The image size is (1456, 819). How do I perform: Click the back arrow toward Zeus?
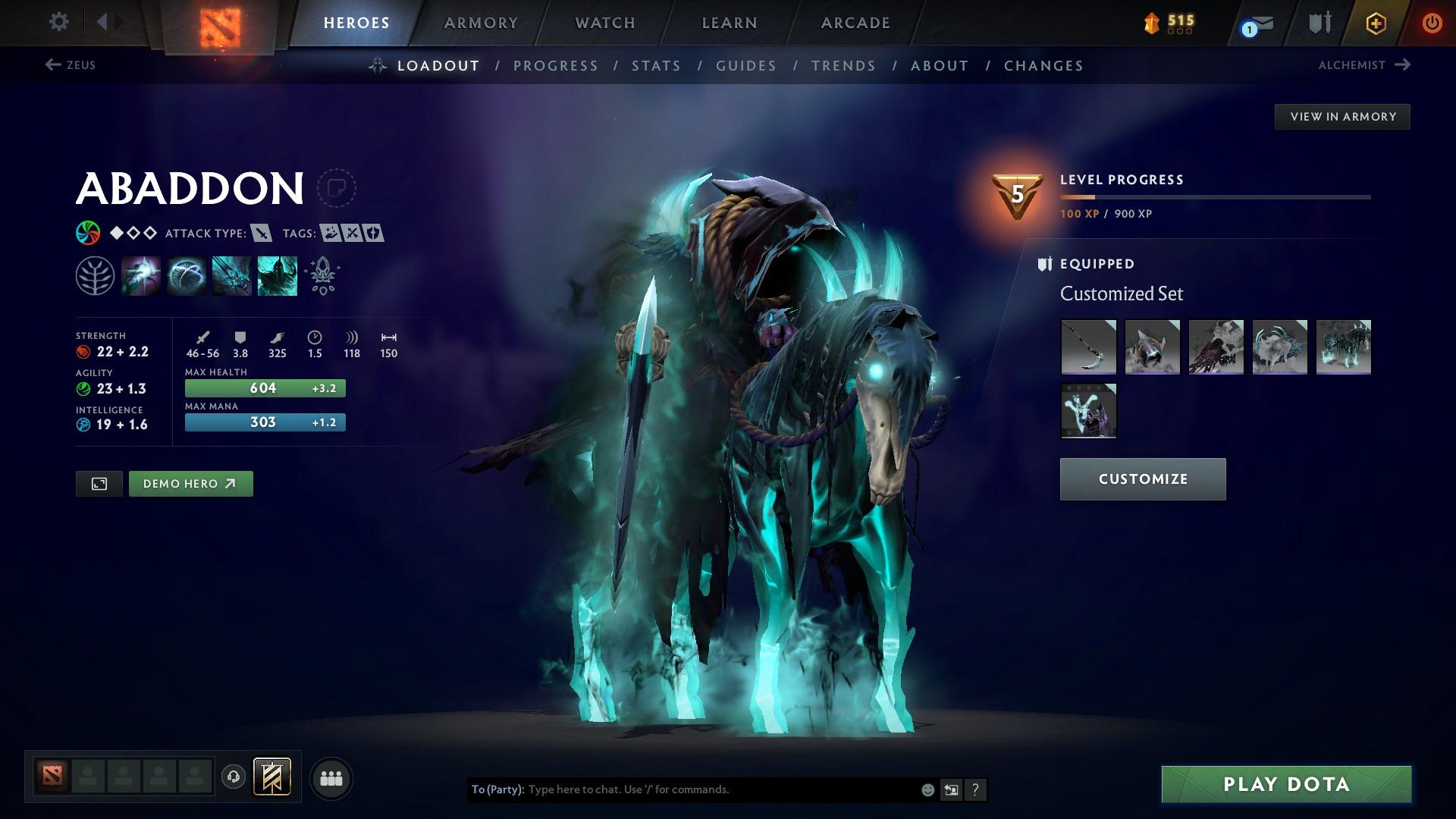(x=51, y=65)
